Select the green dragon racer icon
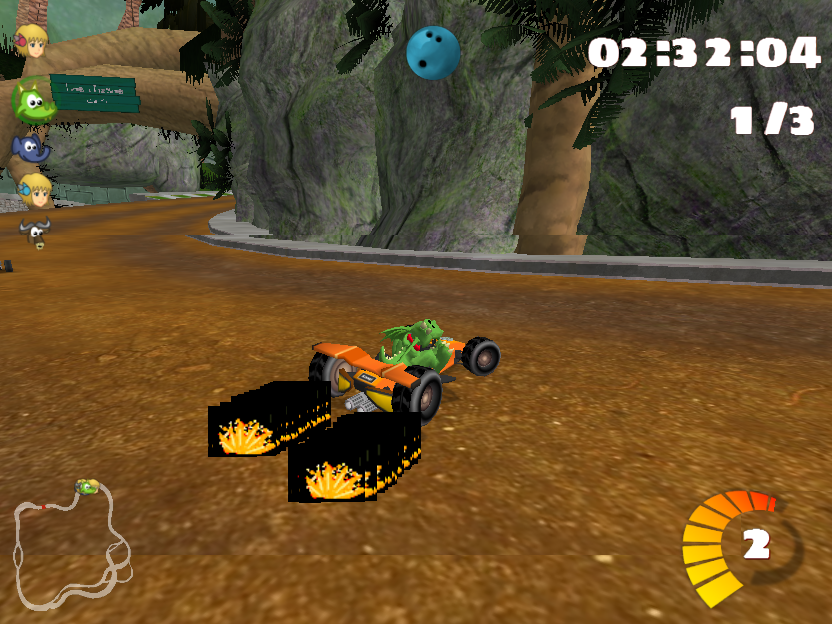 [32, 101]
